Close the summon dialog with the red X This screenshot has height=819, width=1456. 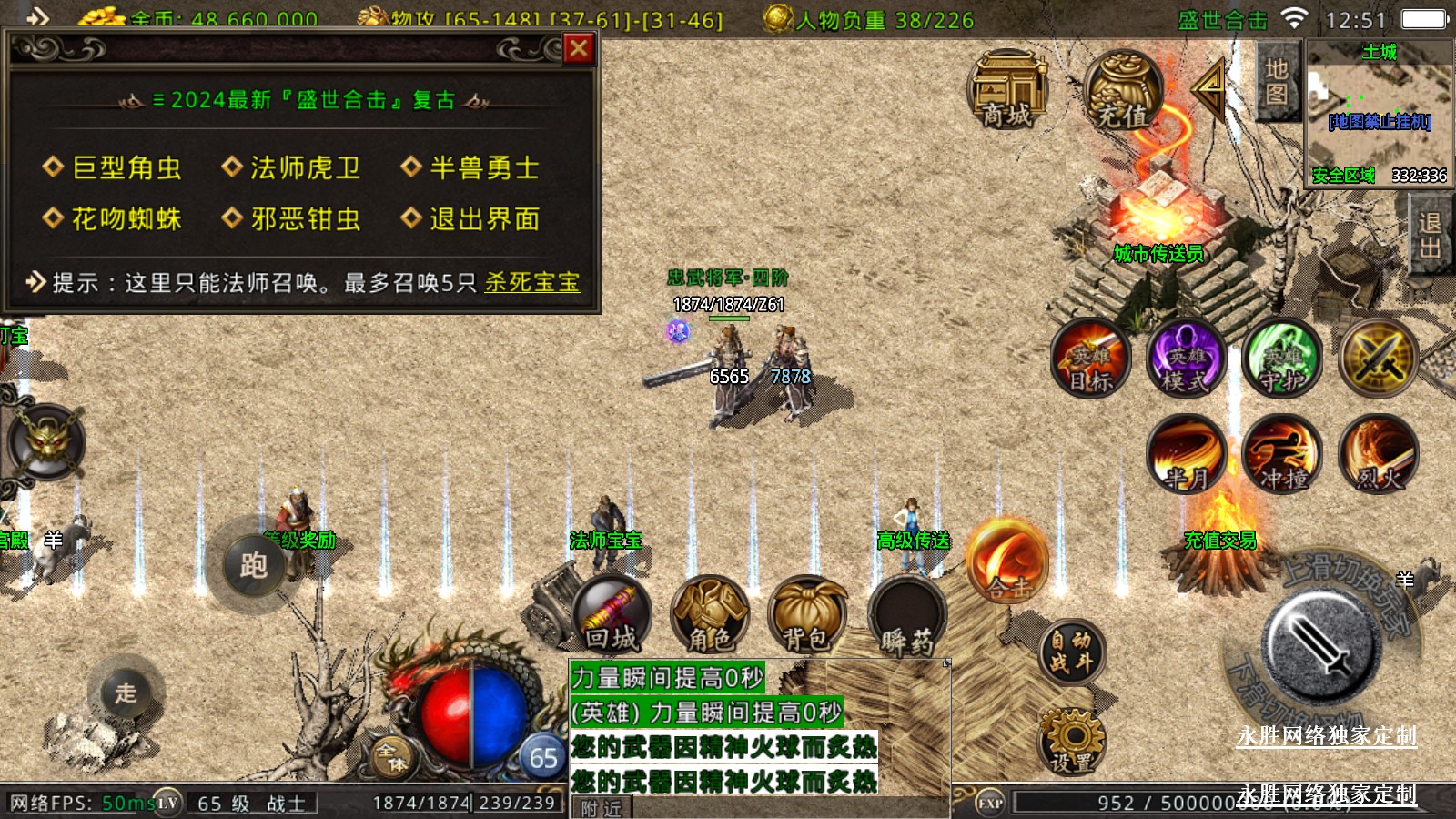pos(579,48)
